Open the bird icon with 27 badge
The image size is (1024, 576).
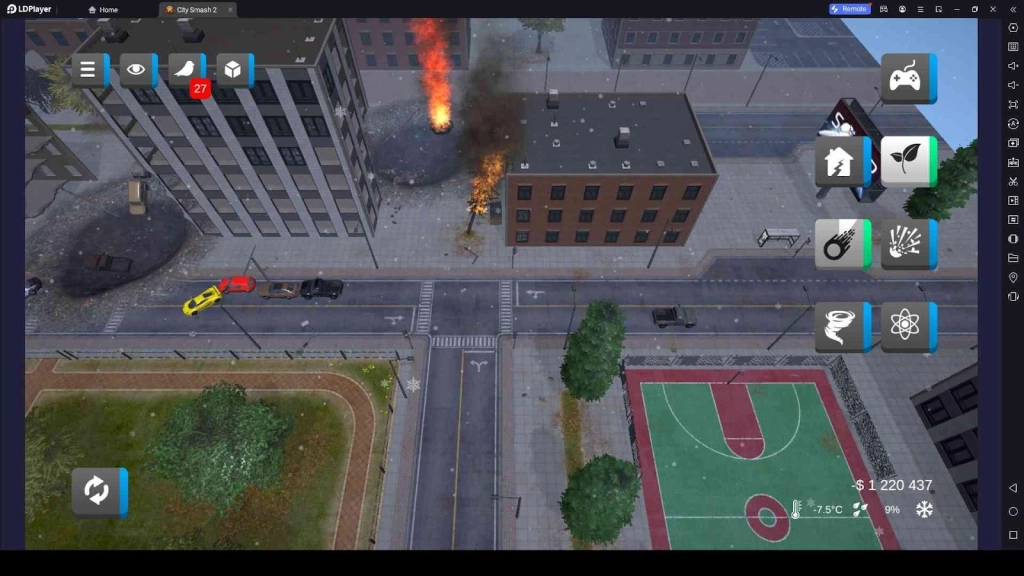[x=184, y=70]
